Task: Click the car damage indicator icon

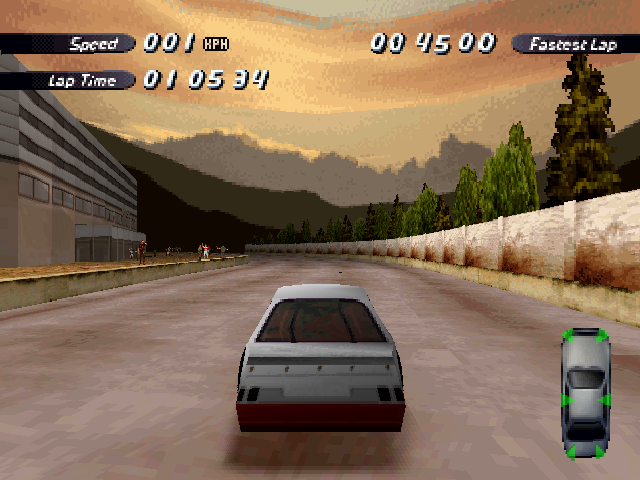Action: pyautogui.click(x=586, y=393)
